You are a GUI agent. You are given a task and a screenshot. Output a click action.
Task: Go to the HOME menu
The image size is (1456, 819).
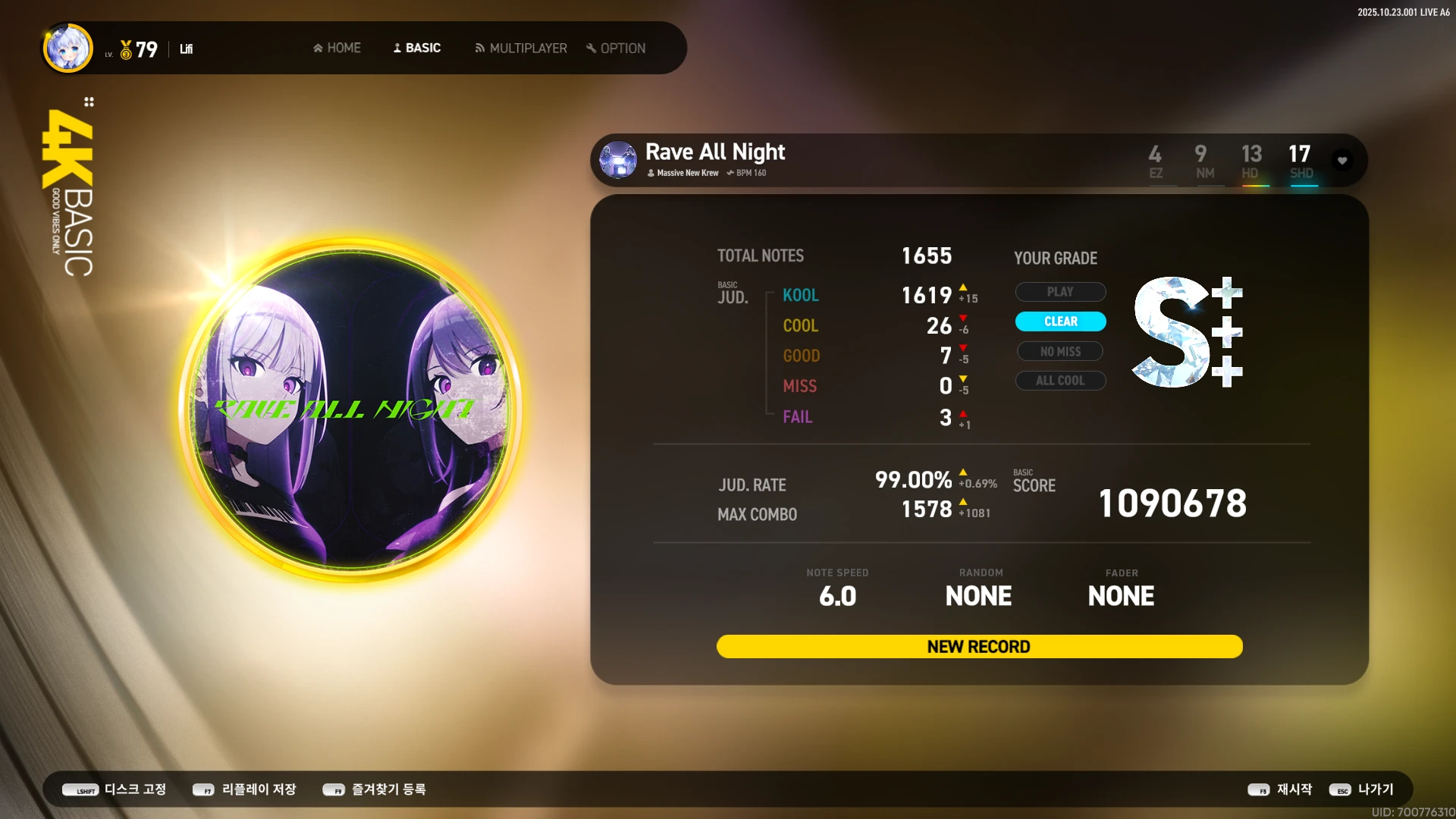coord(337,48)
